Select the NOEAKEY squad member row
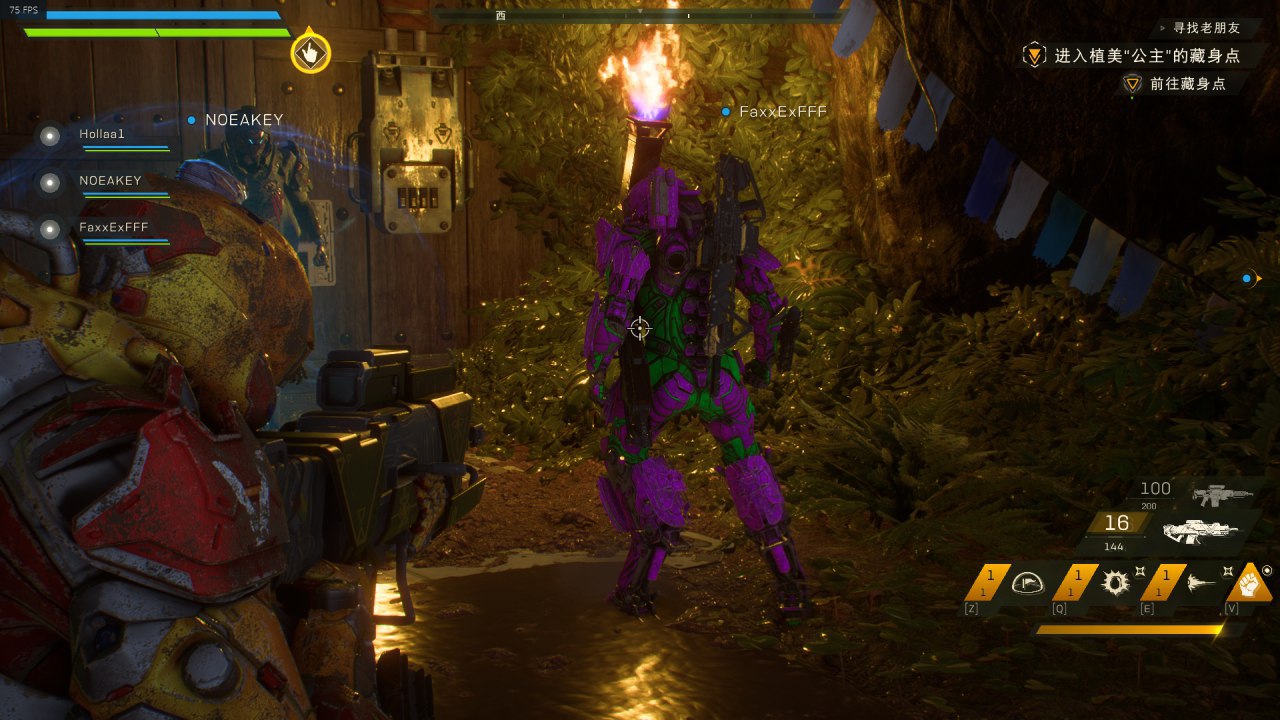 point(110,181)
